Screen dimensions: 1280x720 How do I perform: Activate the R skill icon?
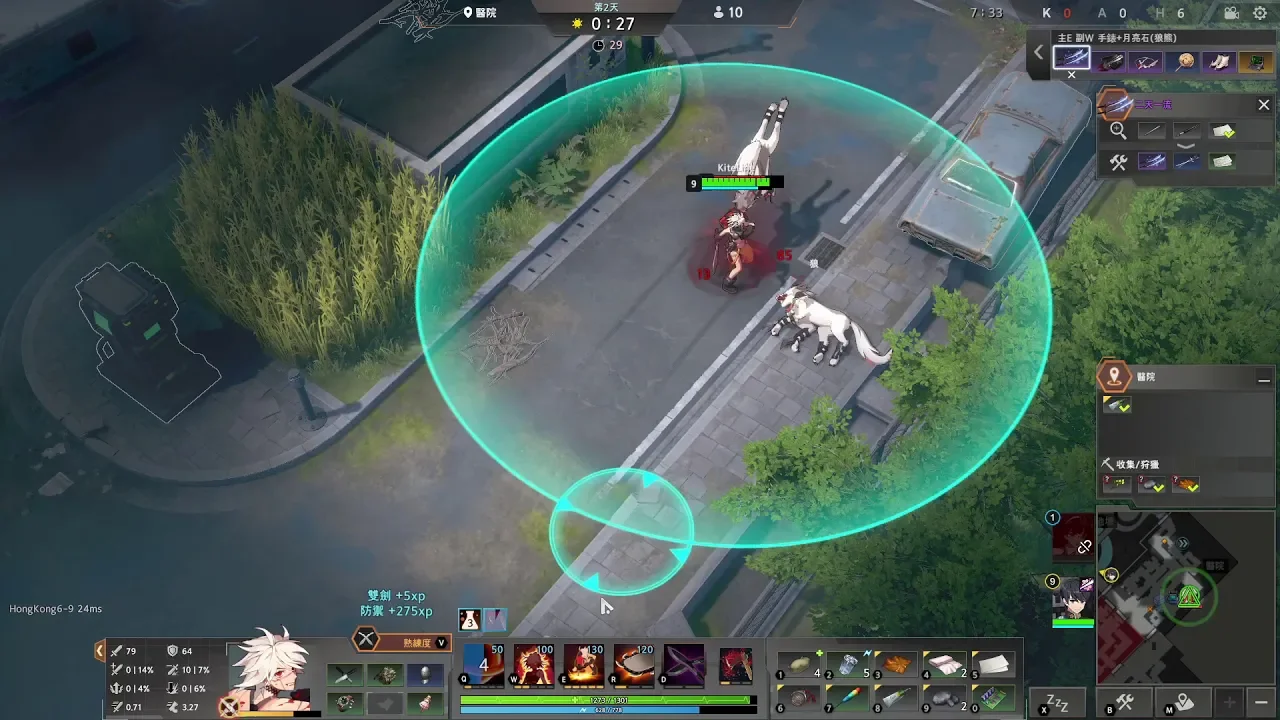click(x=634, y=665)
